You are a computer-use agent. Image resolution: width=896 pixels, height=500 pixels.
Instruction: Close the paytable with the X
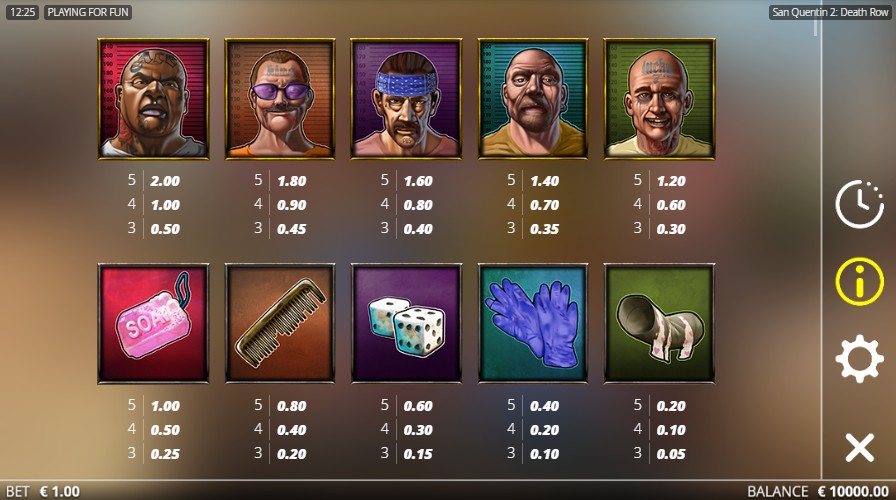tap(859, 447)
